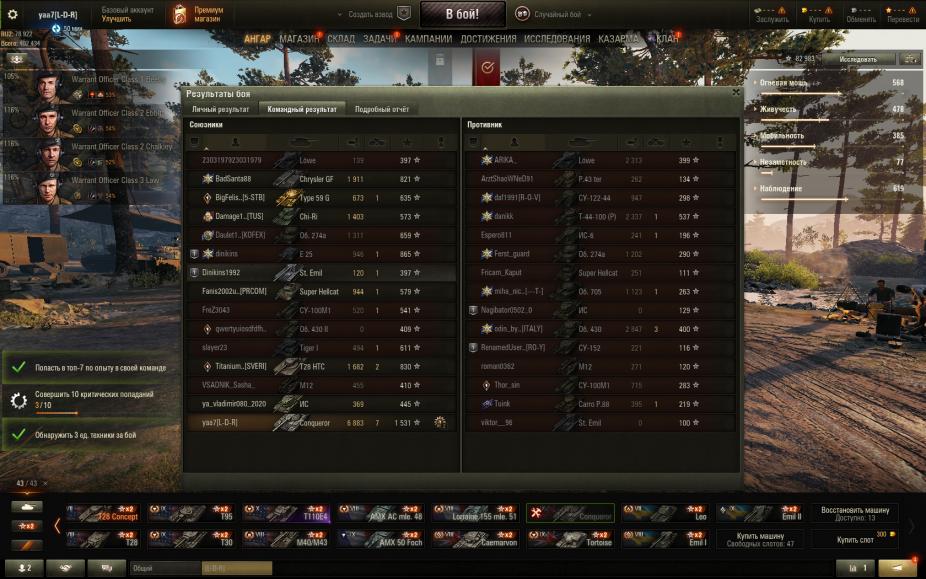This screenshot has width=926, height=579.
Task: Open the gear settings menu
Action: [14, 15]
